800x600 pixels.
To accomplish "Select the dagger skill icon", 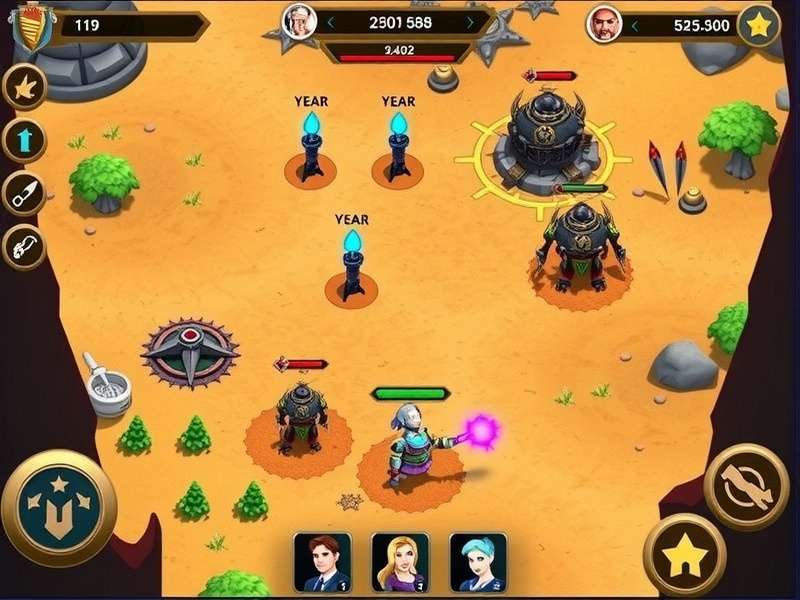I will click(24, 194).
